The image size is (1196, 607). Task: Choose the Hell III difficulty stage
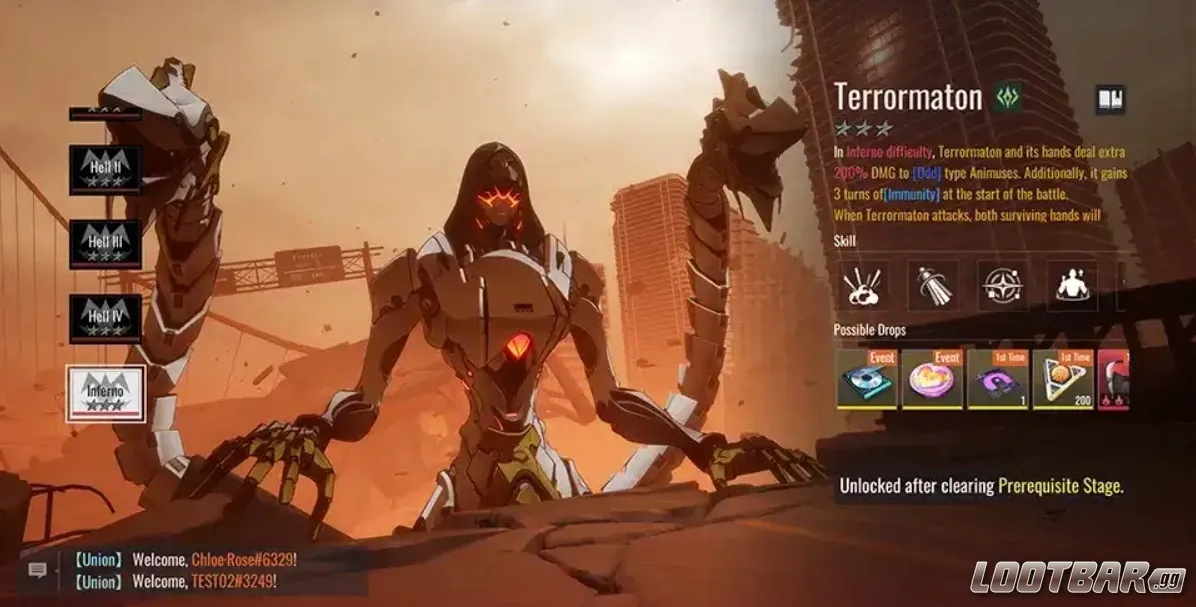[x=105, y=244]
